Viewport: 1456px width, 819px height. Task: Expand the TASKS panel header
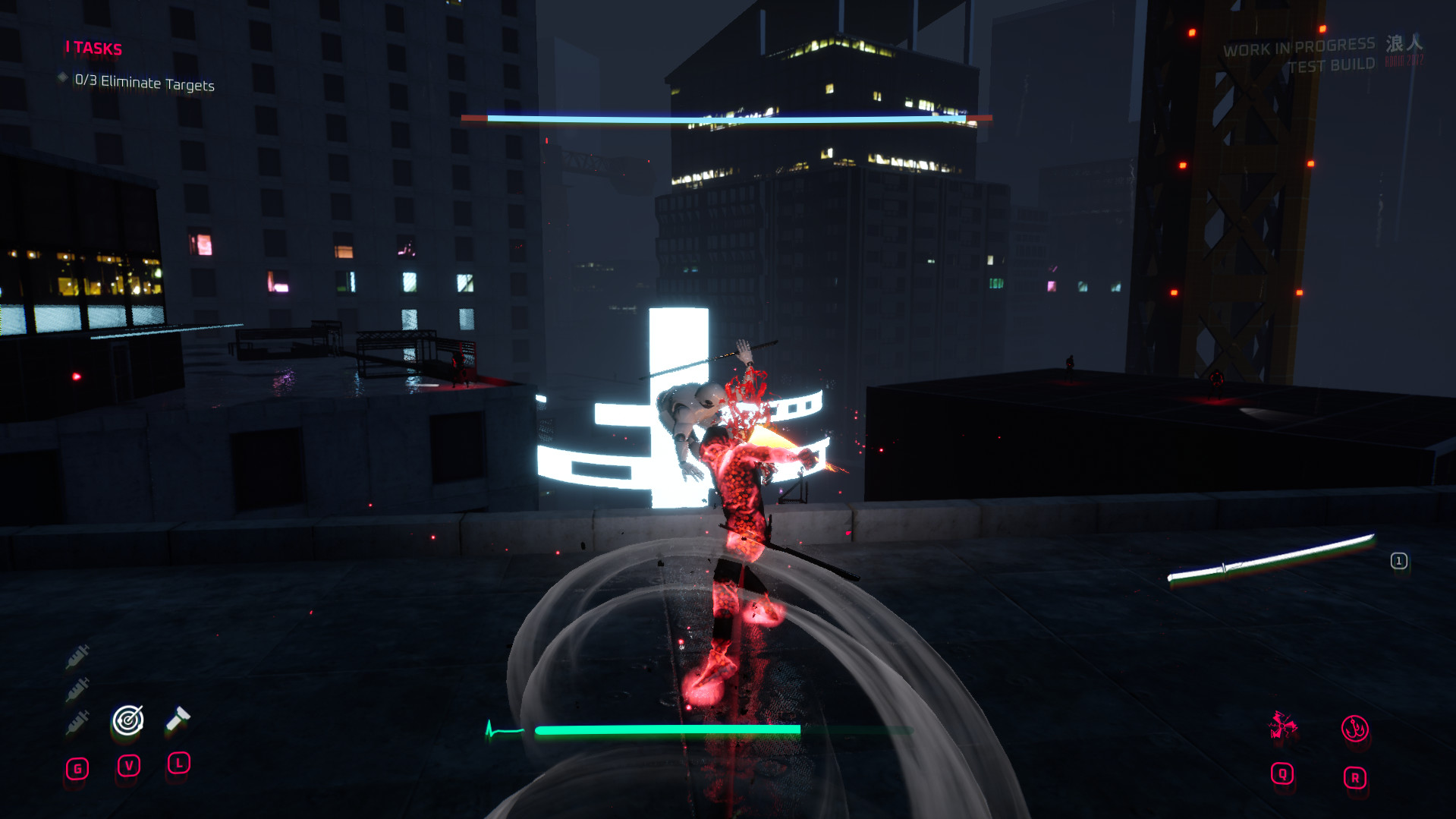coord(93,49)
